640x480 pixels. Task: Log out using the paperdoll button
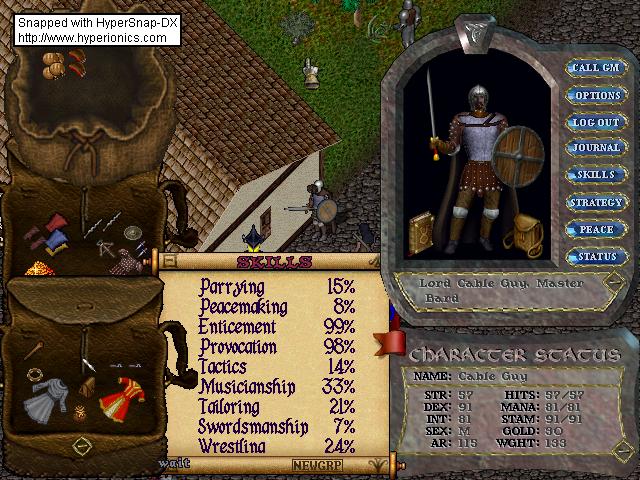(x=596, y=122)
